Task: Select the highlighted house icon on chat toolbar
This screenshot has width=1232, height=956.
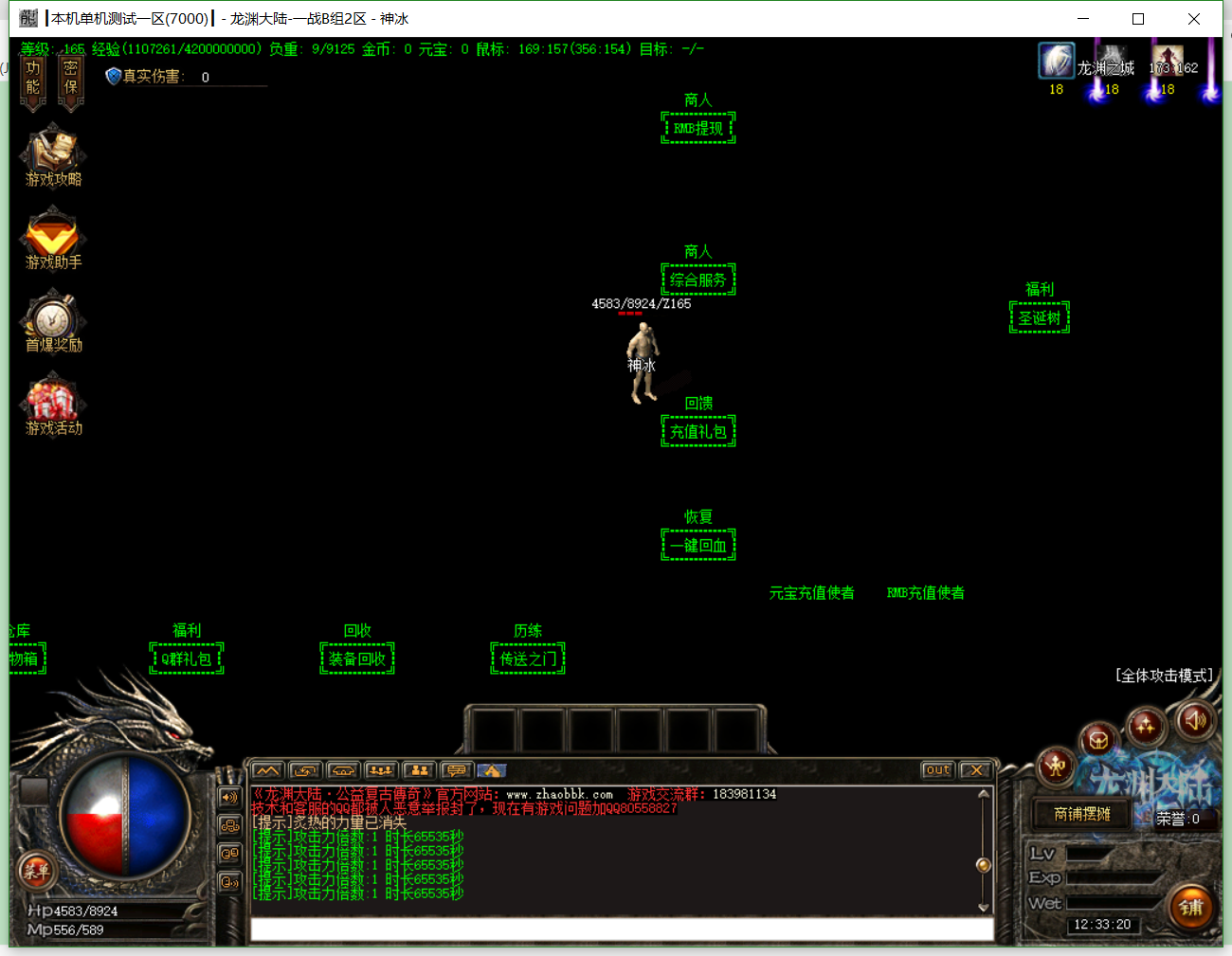Action: [492, 770]
